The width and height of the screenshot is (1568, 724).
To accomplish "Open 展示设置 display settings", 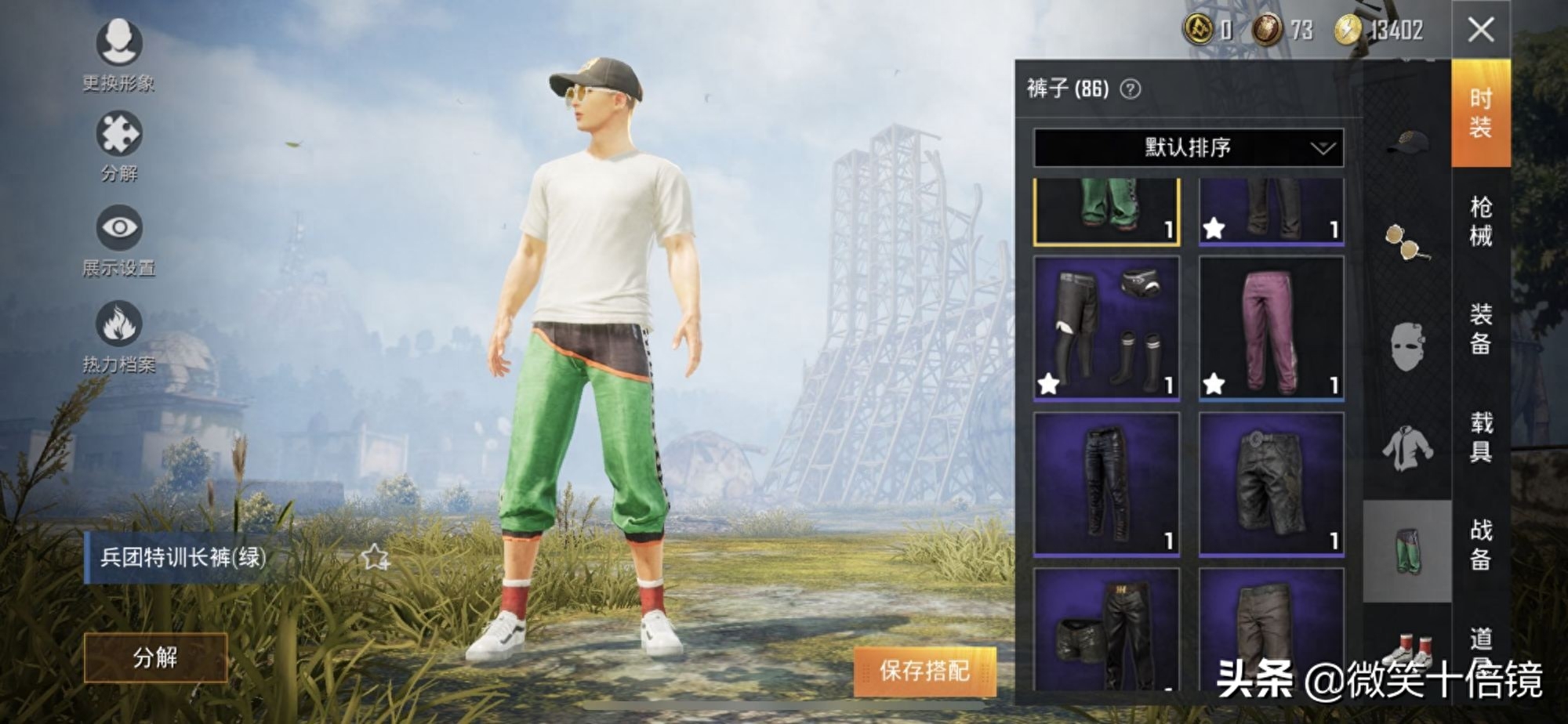I will pos(119,229).
